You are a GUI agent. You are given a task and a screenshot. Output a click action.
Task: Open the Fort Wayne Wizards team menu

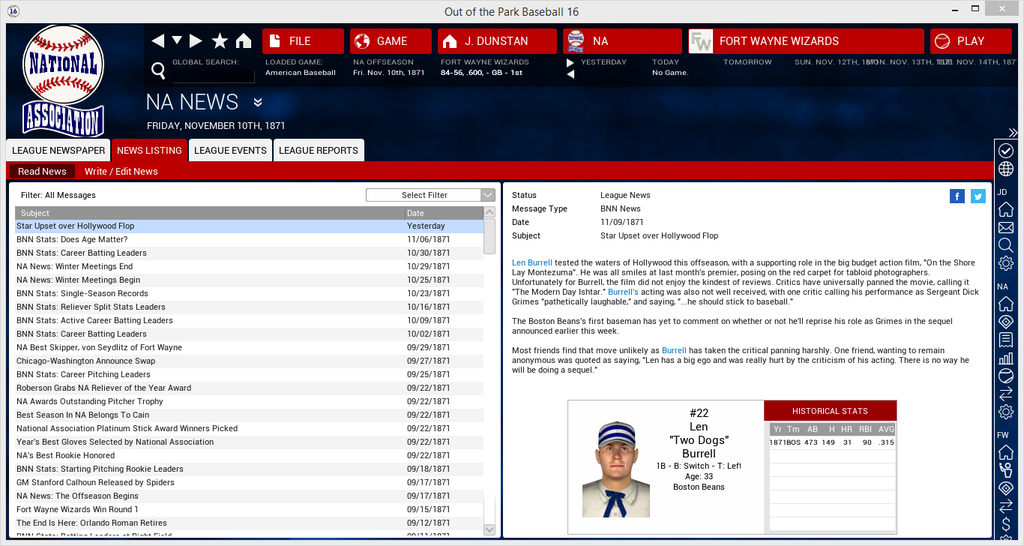[x=804, y=41]
